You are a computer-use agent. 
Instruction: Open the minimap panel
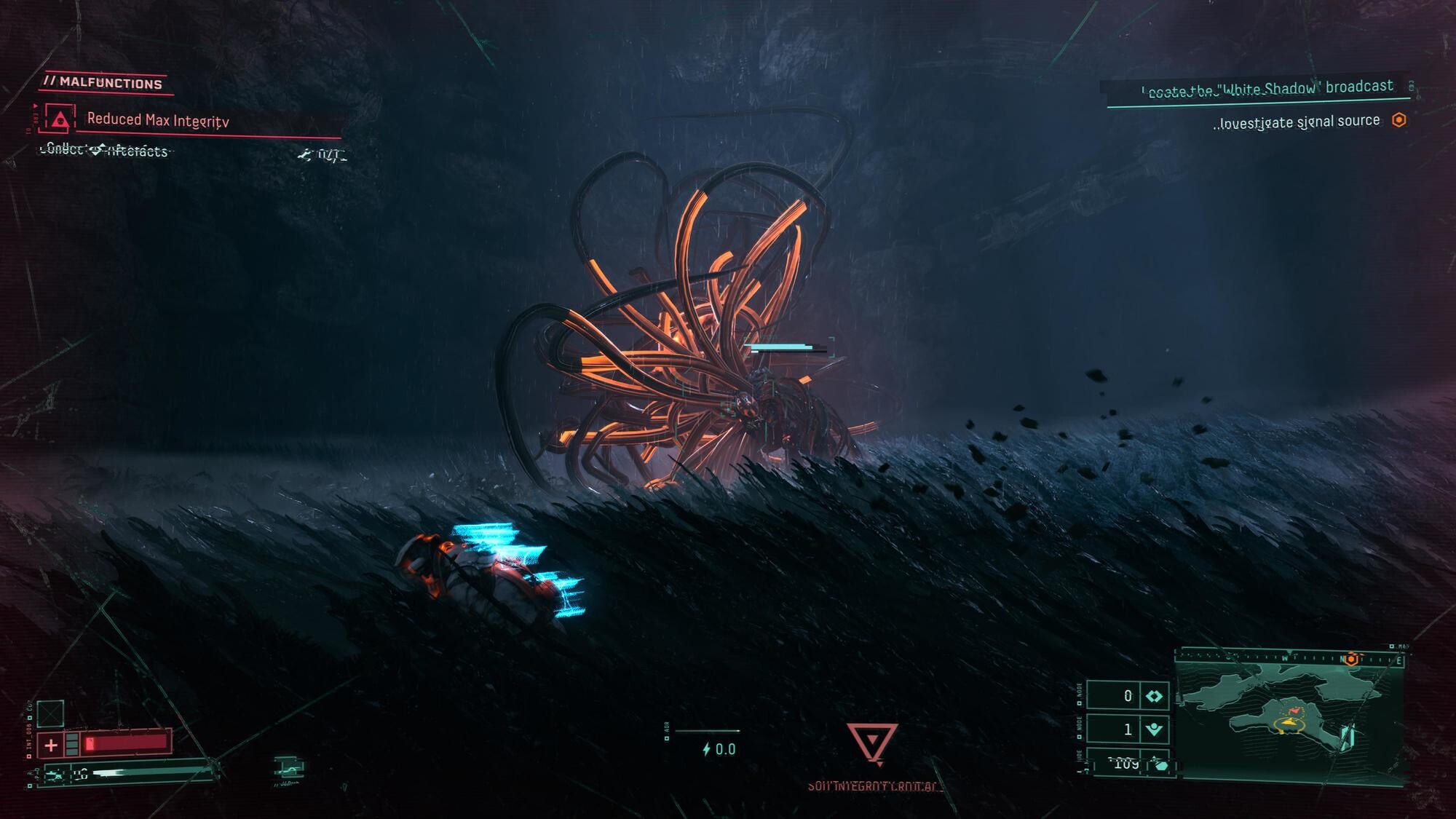click(1290, 717)
